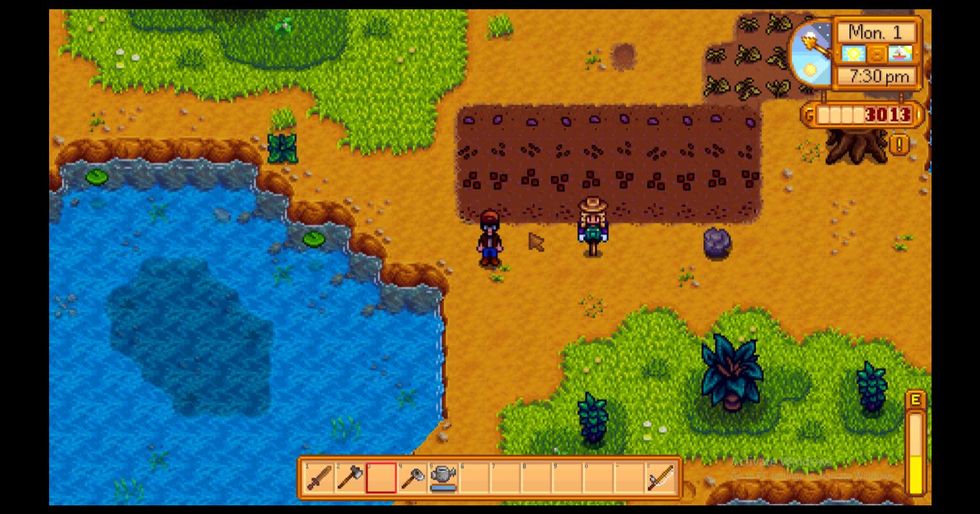Select the rusty sword in the hotbar
This screenshot has height=514, width=980.
click(x=318, y=479)
